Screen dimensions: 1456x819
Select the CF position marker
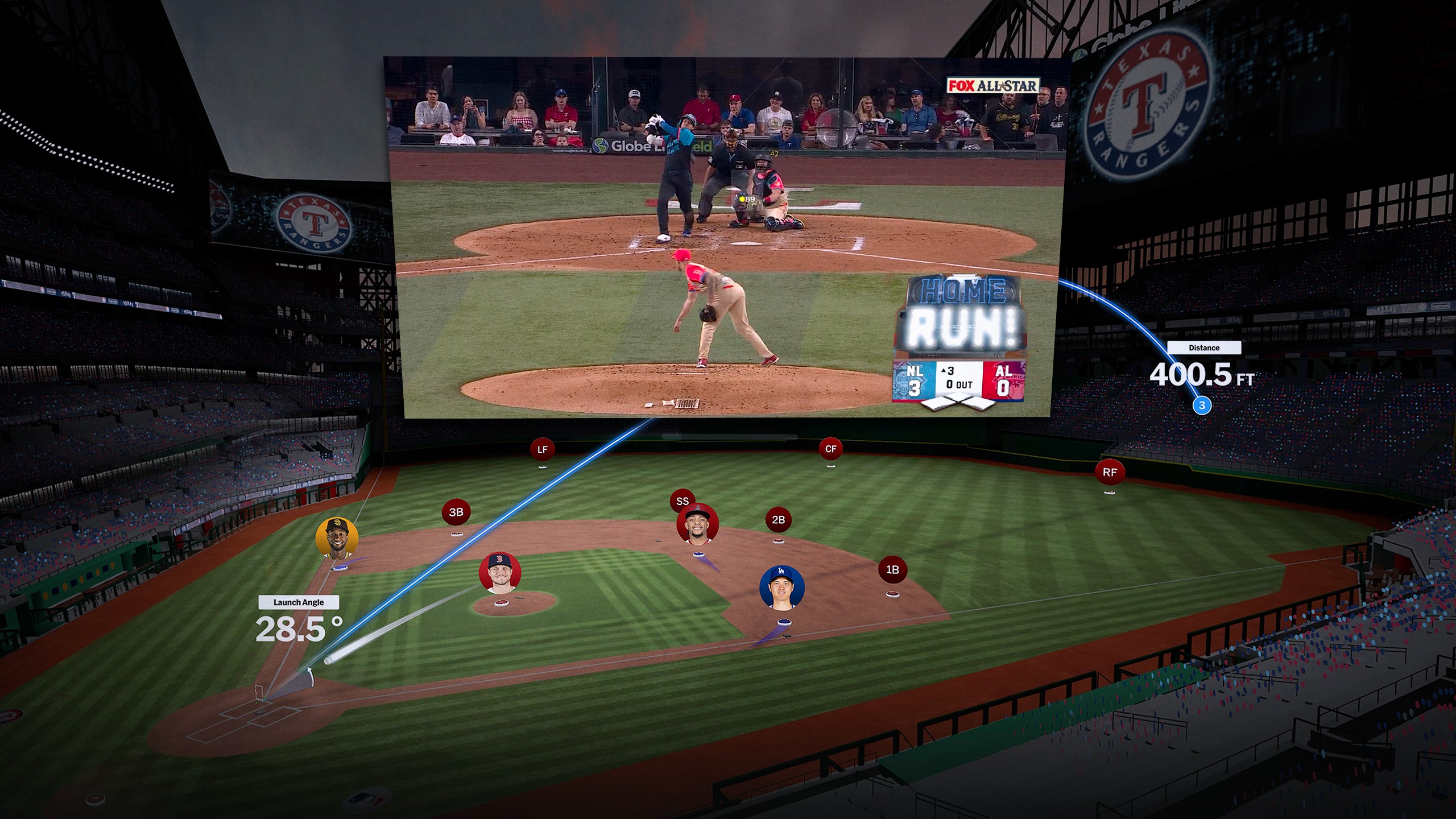tap(830, 449)
